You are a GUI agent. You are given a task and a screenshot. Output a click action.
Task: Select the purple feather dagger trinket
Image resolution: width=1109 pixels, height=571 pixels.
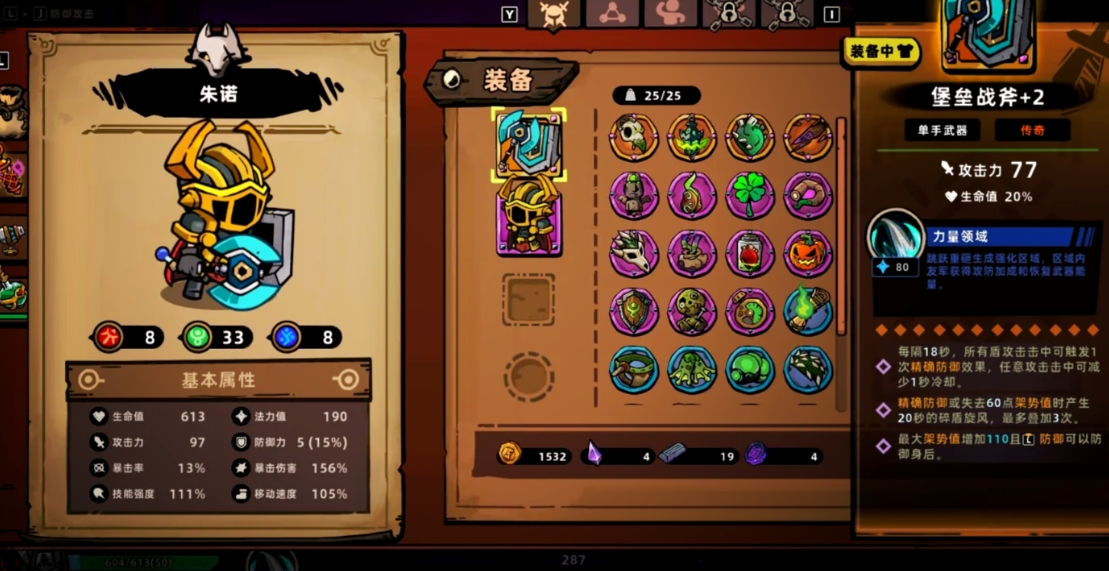808,137
